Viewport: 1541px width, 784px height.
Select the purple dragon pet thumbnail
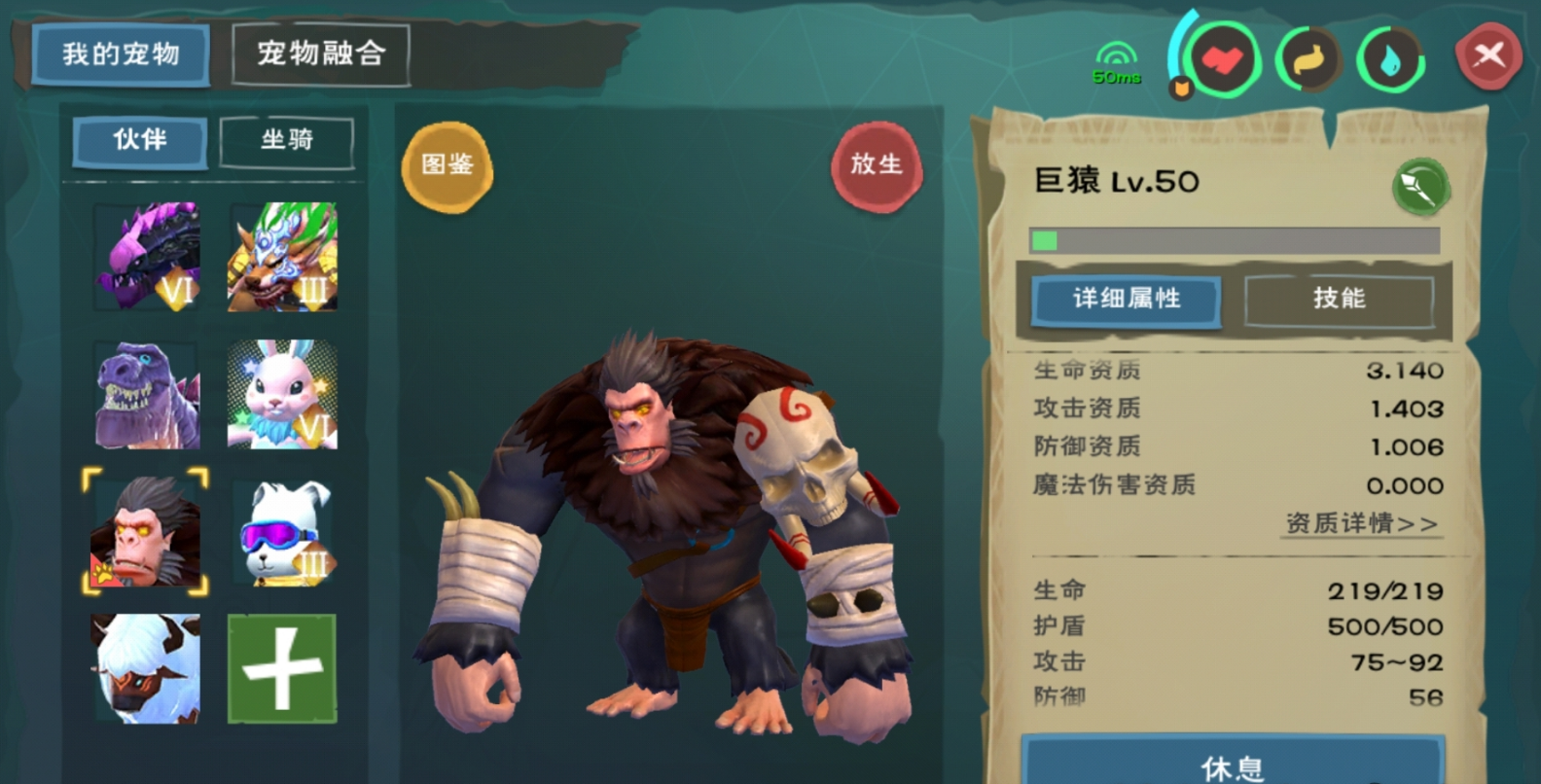[x=146, y=256]
